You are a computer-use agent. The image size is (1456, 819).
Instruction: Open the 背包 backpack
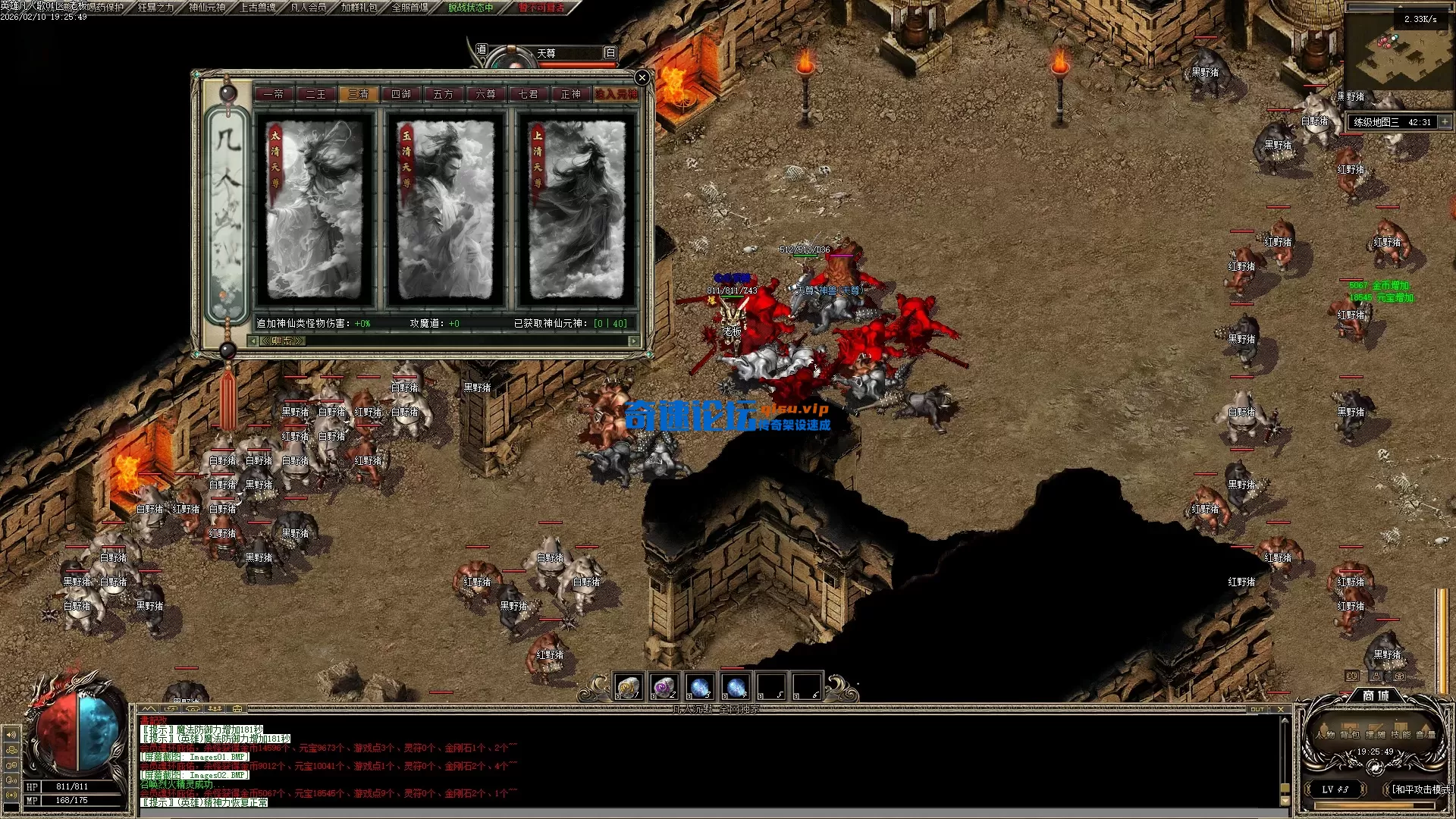click(1350, 734)
